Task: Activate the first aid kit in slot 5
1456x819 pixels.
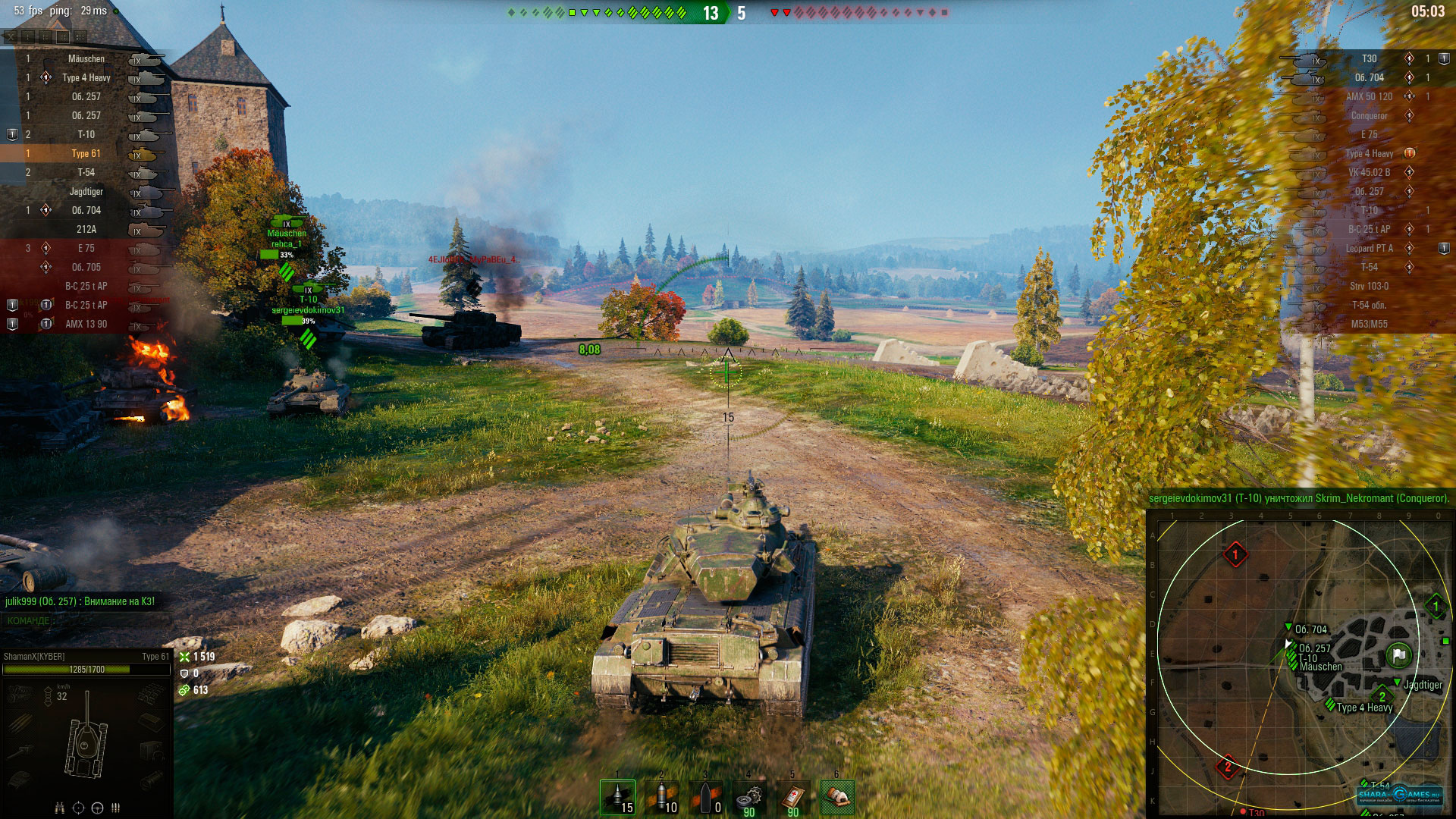Action: tap(792, 799)
